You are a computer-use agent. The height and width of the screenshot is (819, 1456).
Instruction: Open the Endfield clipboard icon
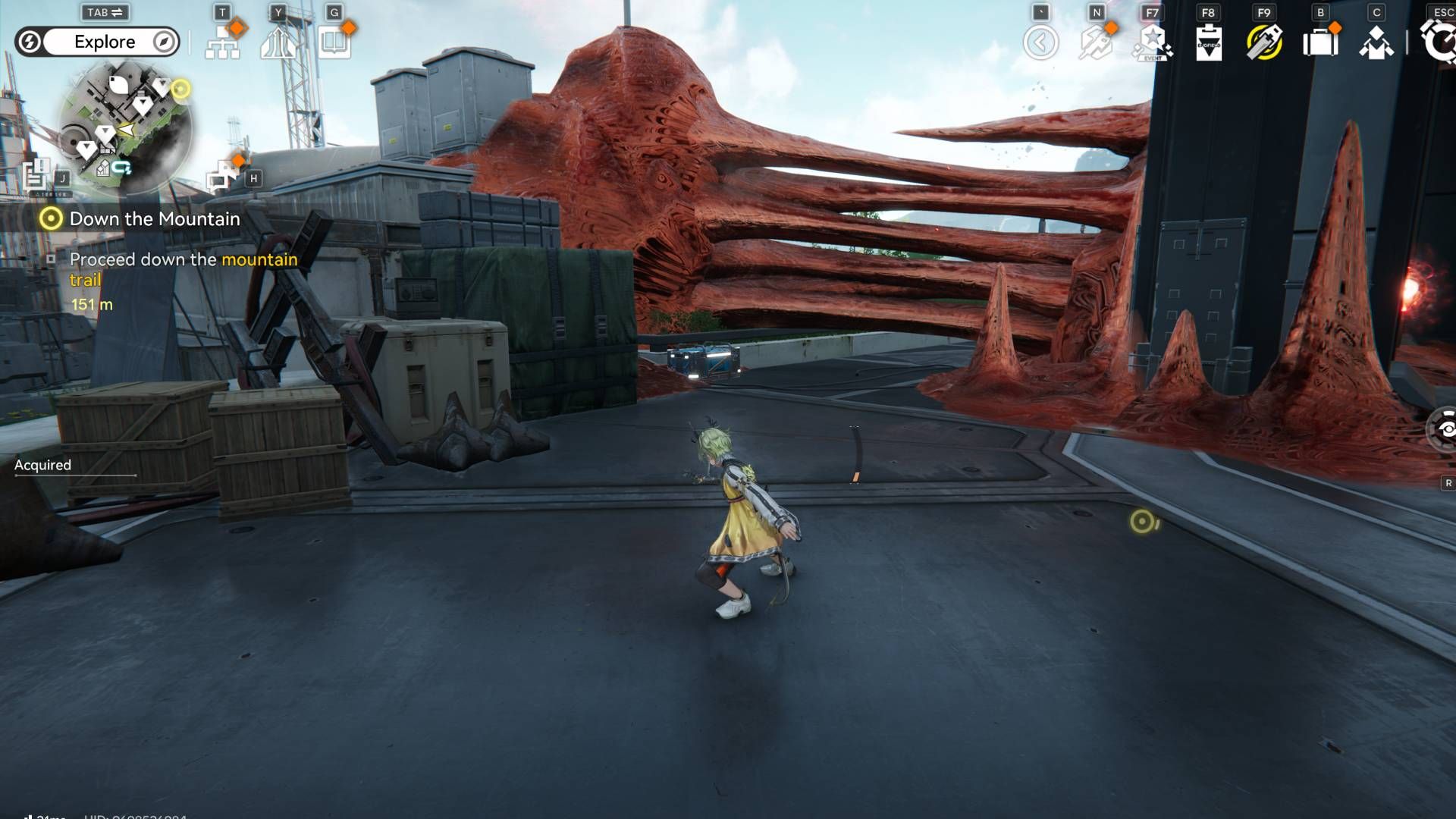point(1208,42)
